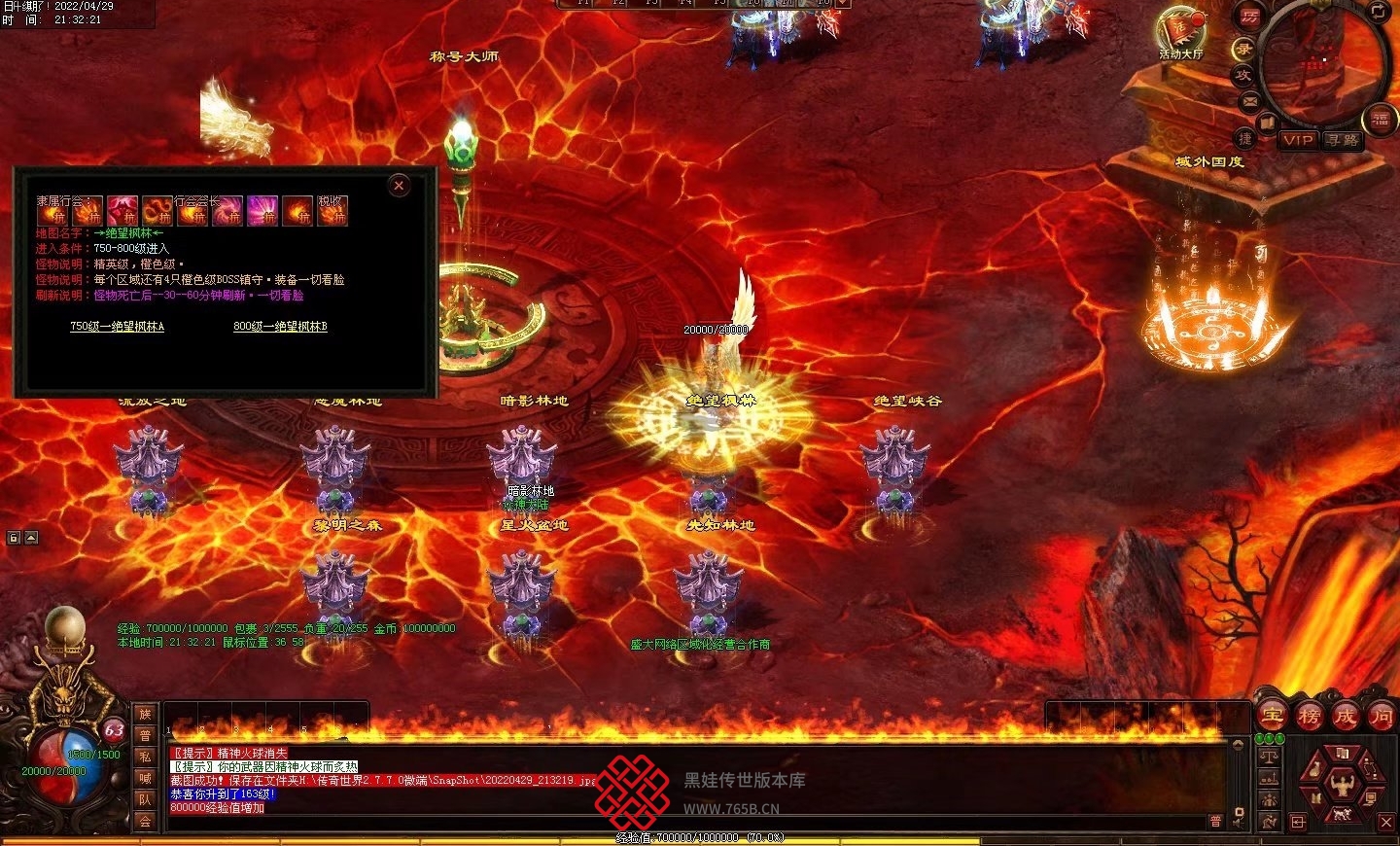Open the character panel muscular figure icon
Screen dimensions: 1400x846
tap(1343, 783)
